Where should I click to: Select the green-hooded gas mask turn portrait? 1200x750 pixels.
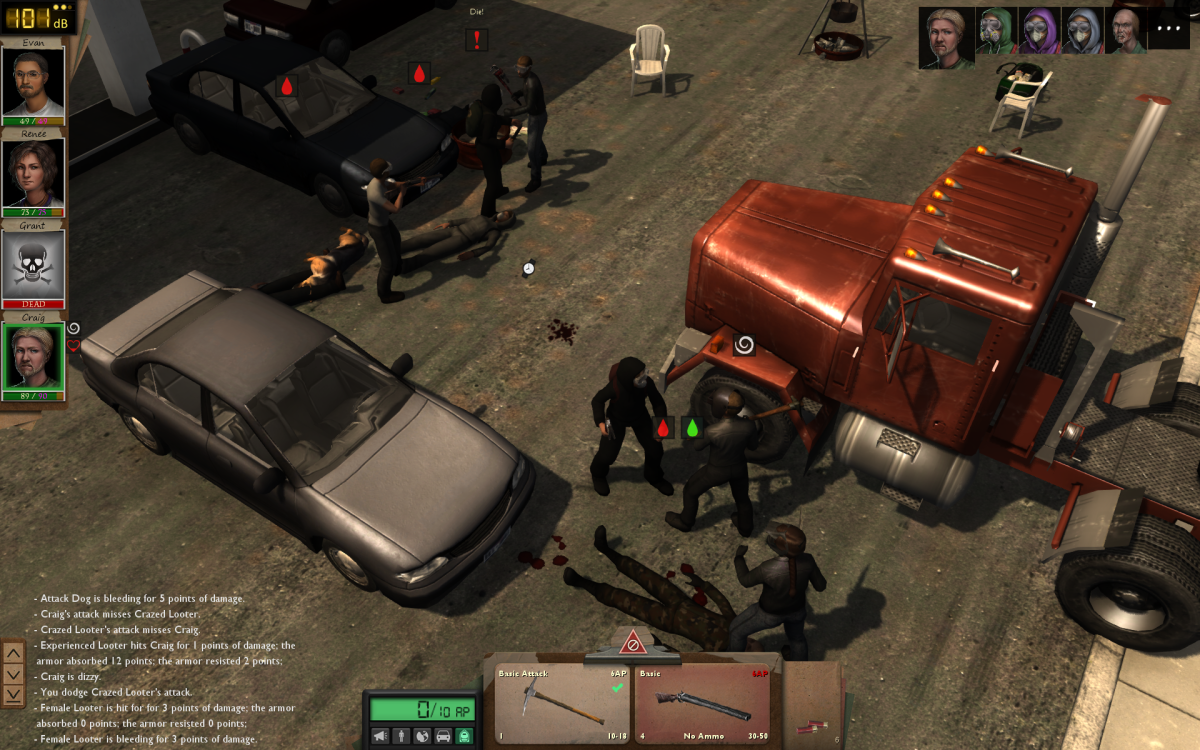995,31
